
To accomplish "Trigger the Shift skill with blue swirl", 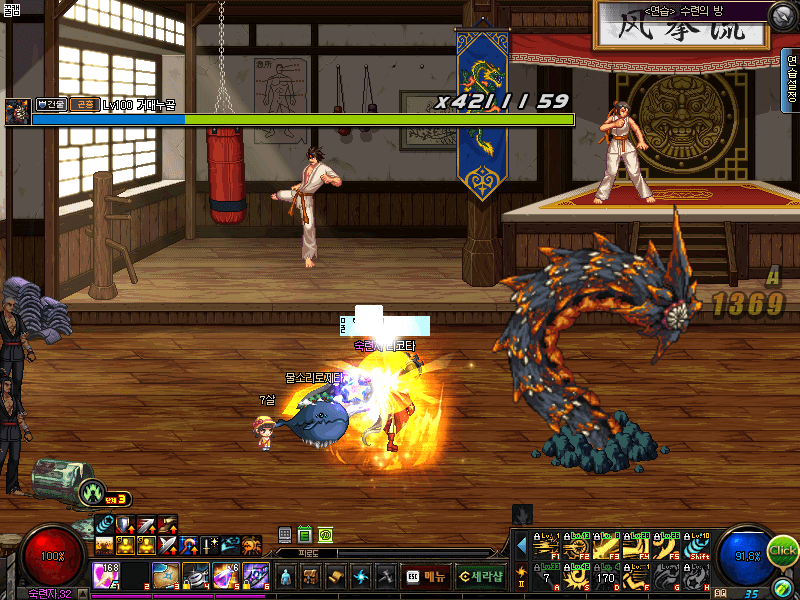I will (x=697, y=545).
